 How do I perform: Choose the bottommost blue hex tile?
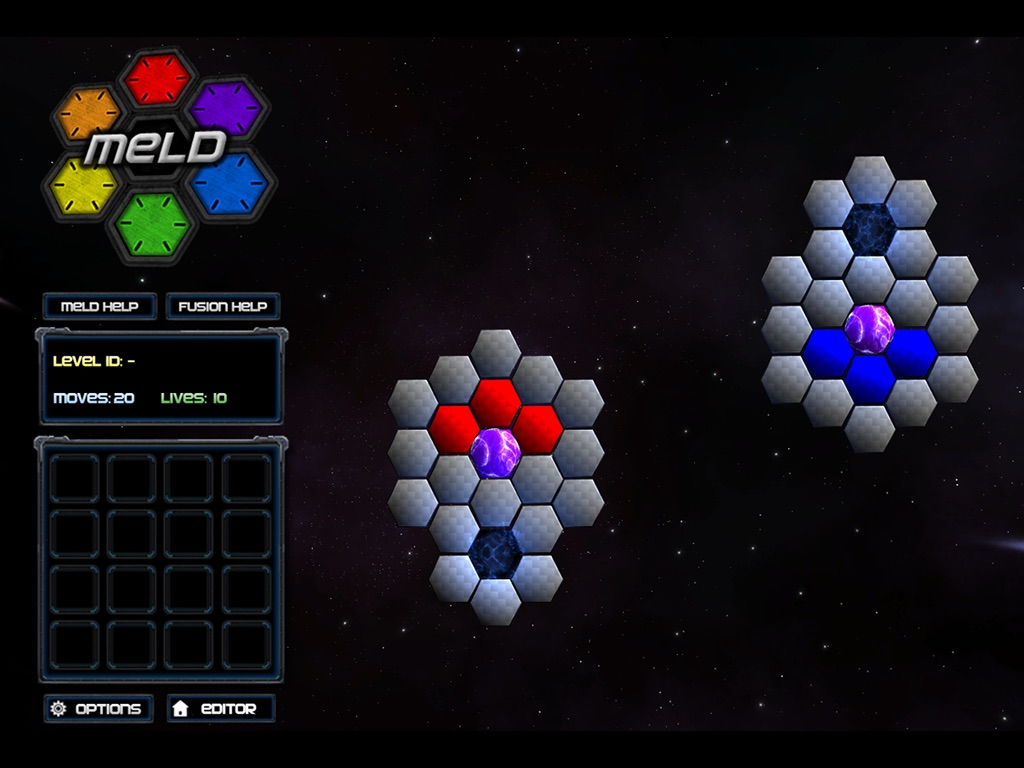click(x=869, y=378)
